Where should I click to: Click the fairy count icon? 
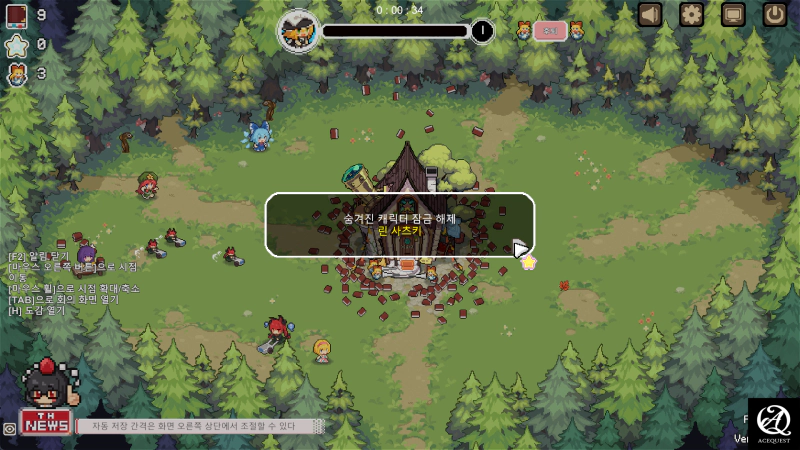point(16,73)
